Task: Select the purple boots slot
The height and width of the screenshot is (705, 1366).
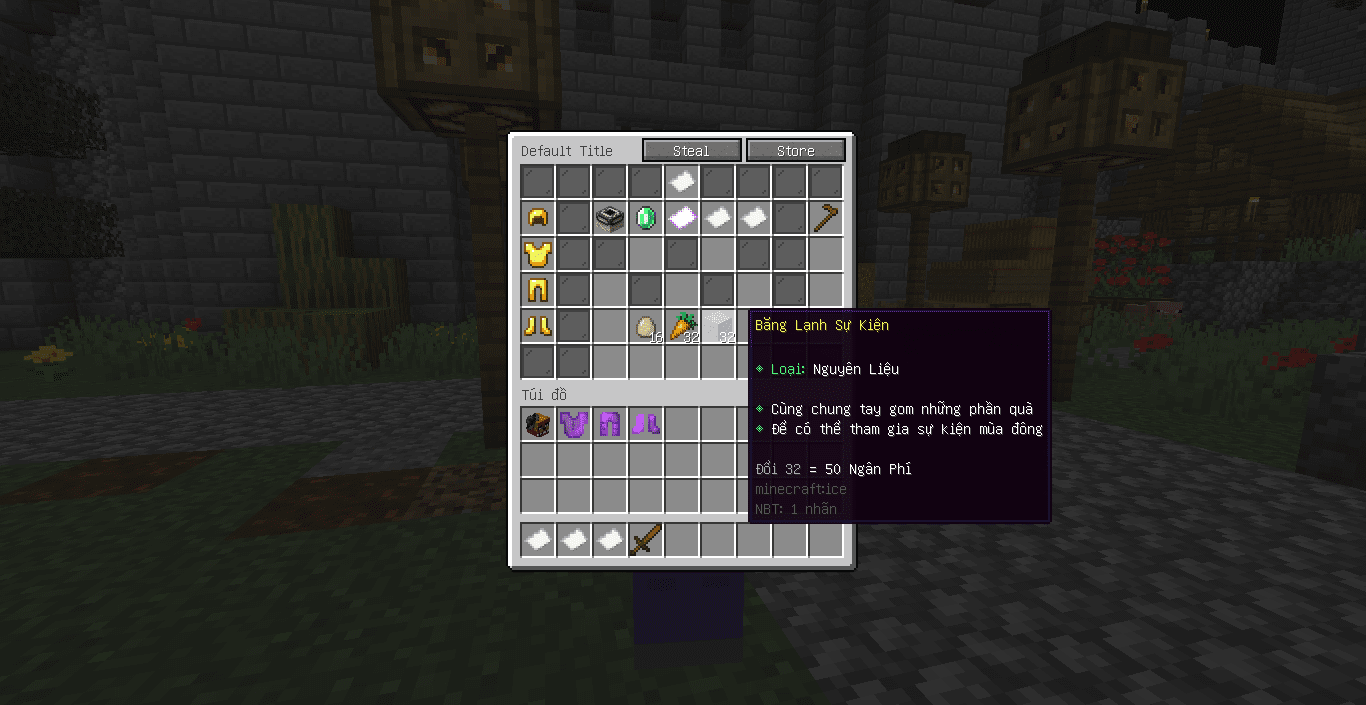Action: (646, 424)
